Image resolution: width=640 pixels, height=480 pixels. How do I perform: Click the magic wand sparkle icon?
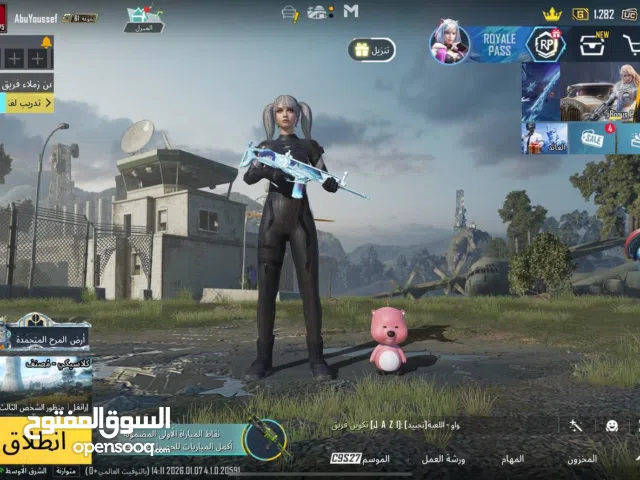click(x=576, y=425)
